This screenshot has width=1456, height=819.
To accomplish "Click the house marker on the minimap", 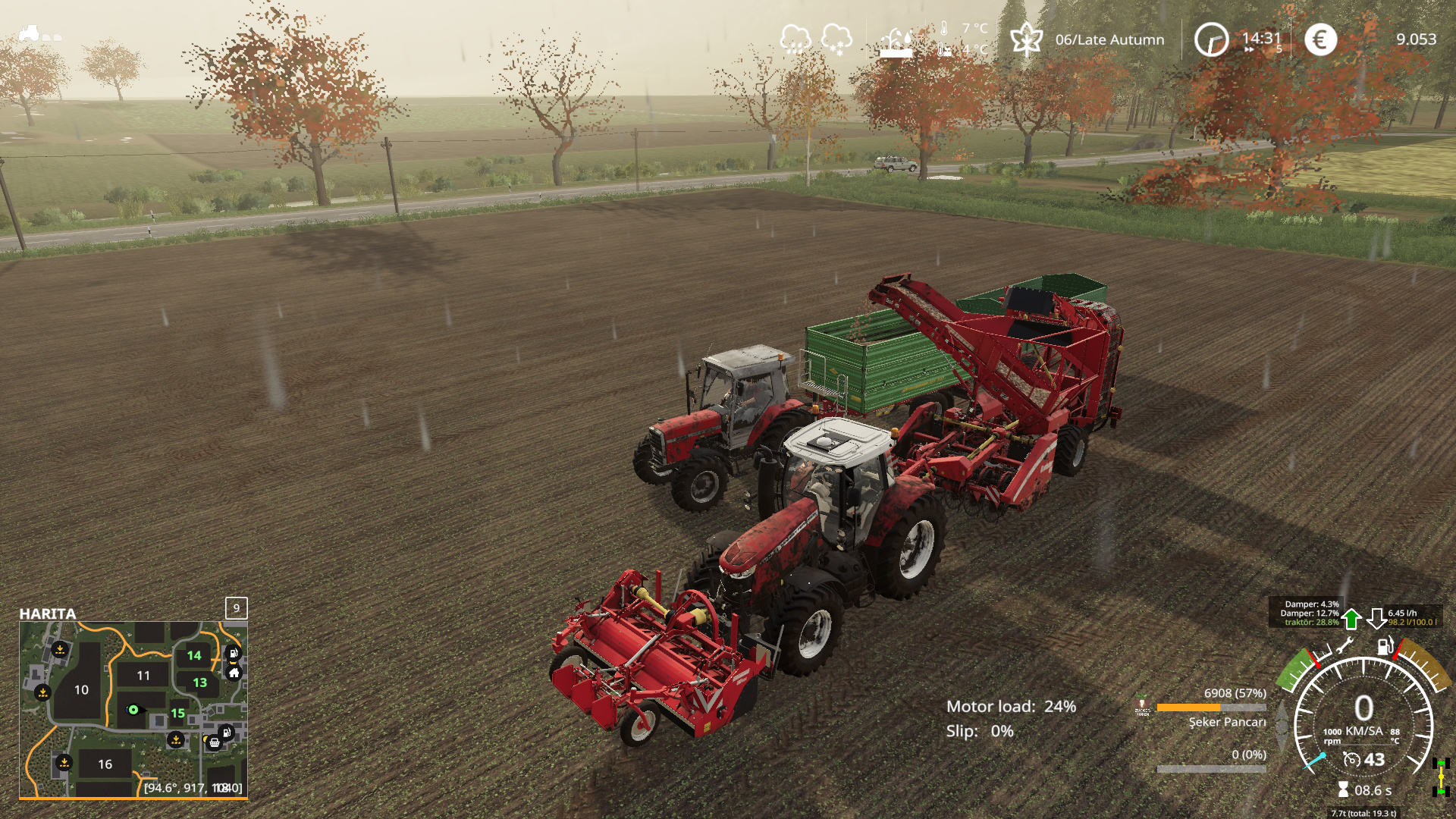I will click(x=234, y=673).
